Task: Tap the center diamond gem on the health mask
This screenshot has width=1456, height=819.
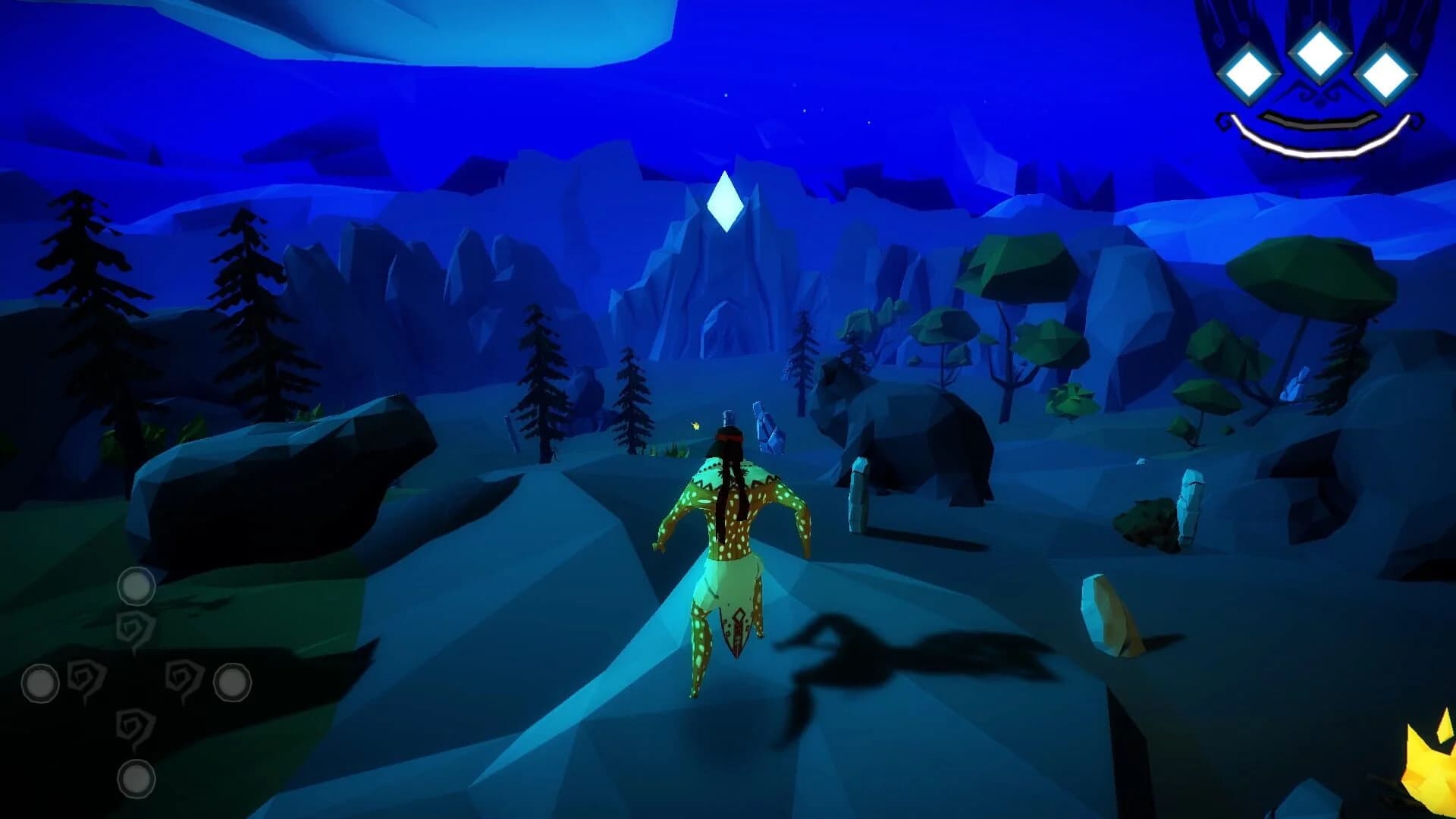Action: [1319, 54]
